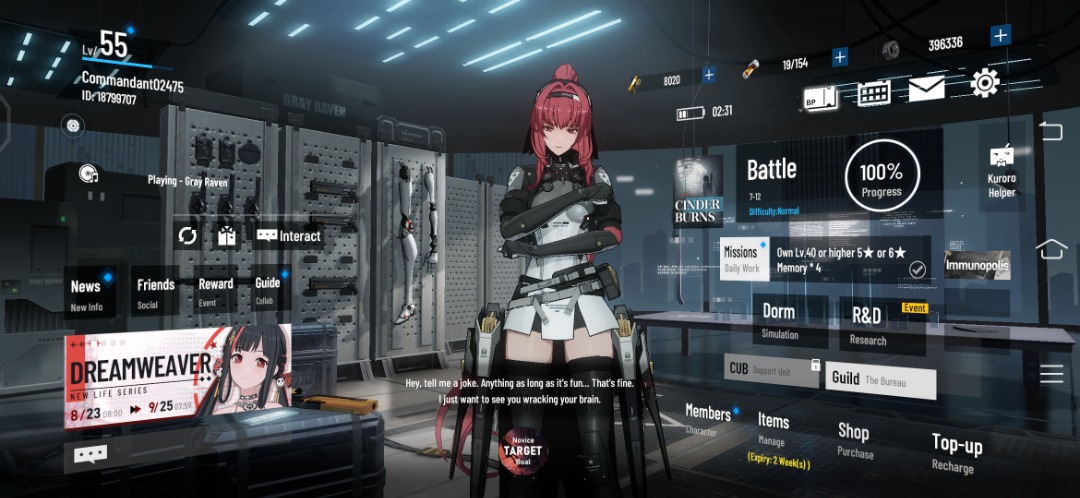Open the Novice Target goal
Screen dimensions: 1080x498
[521, 454]
